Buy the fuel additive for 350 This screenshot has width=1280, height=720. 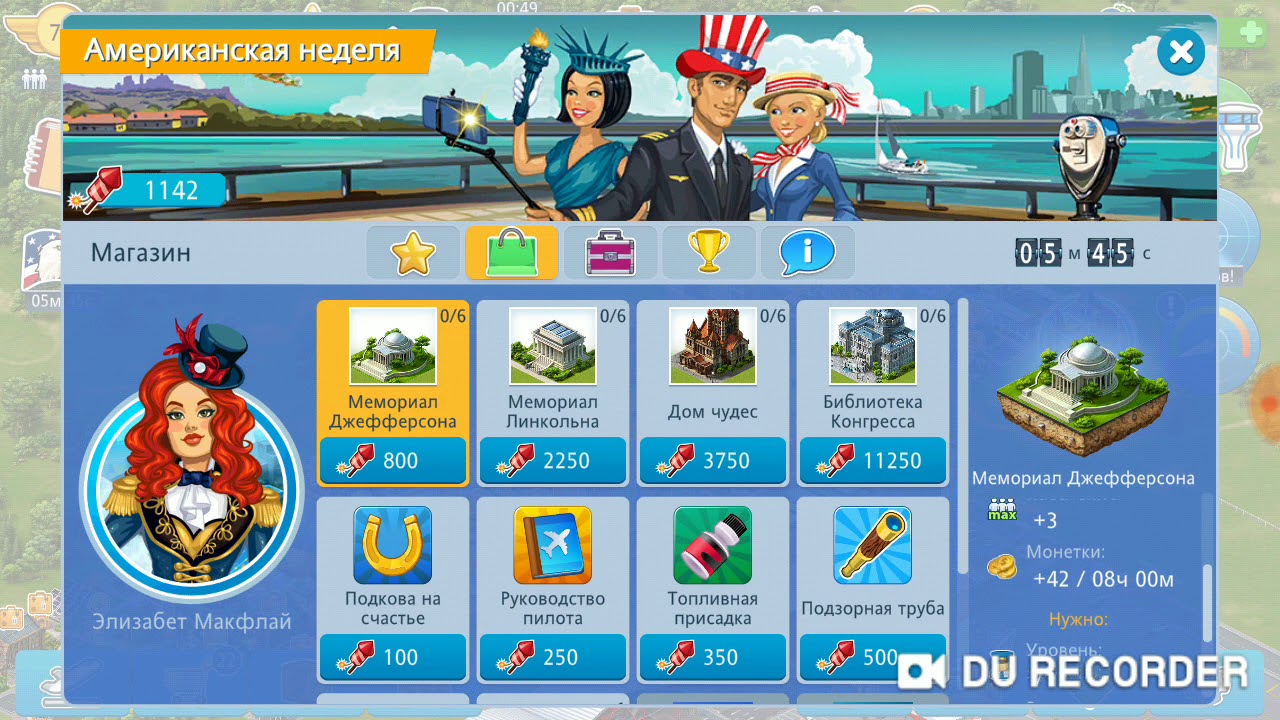[712, 657]
